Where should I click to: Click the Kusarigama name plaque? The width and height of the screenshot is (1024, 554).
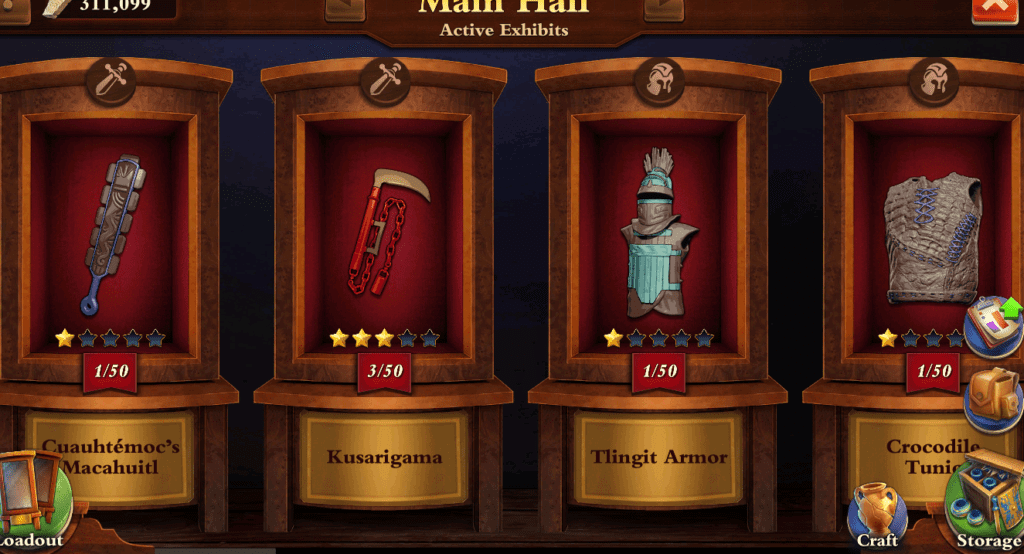[x=384, y=458]
